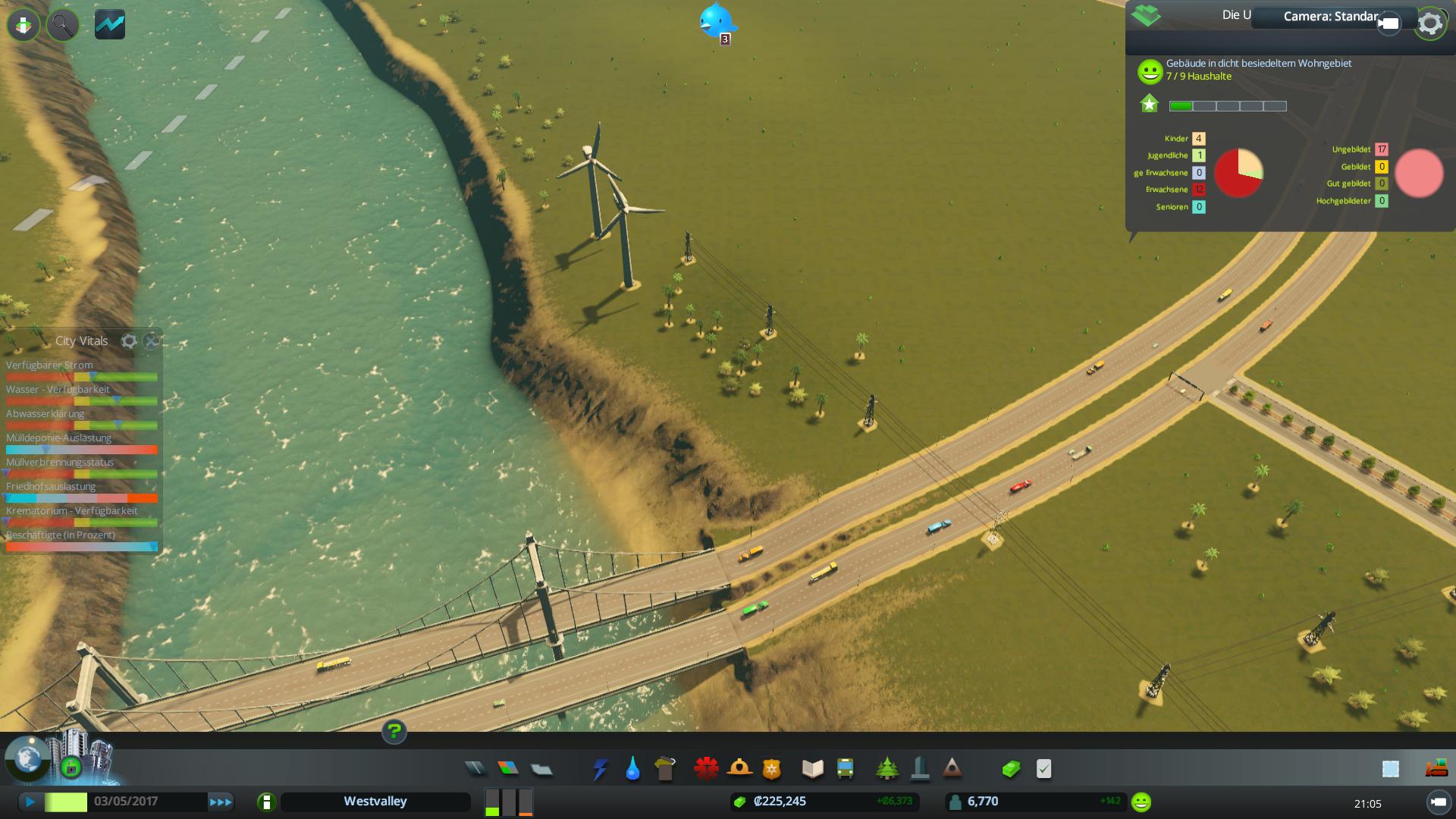The image size is (1456, 819).
Task: Close the City Vitals panel
Action: [x=152, y=341]
